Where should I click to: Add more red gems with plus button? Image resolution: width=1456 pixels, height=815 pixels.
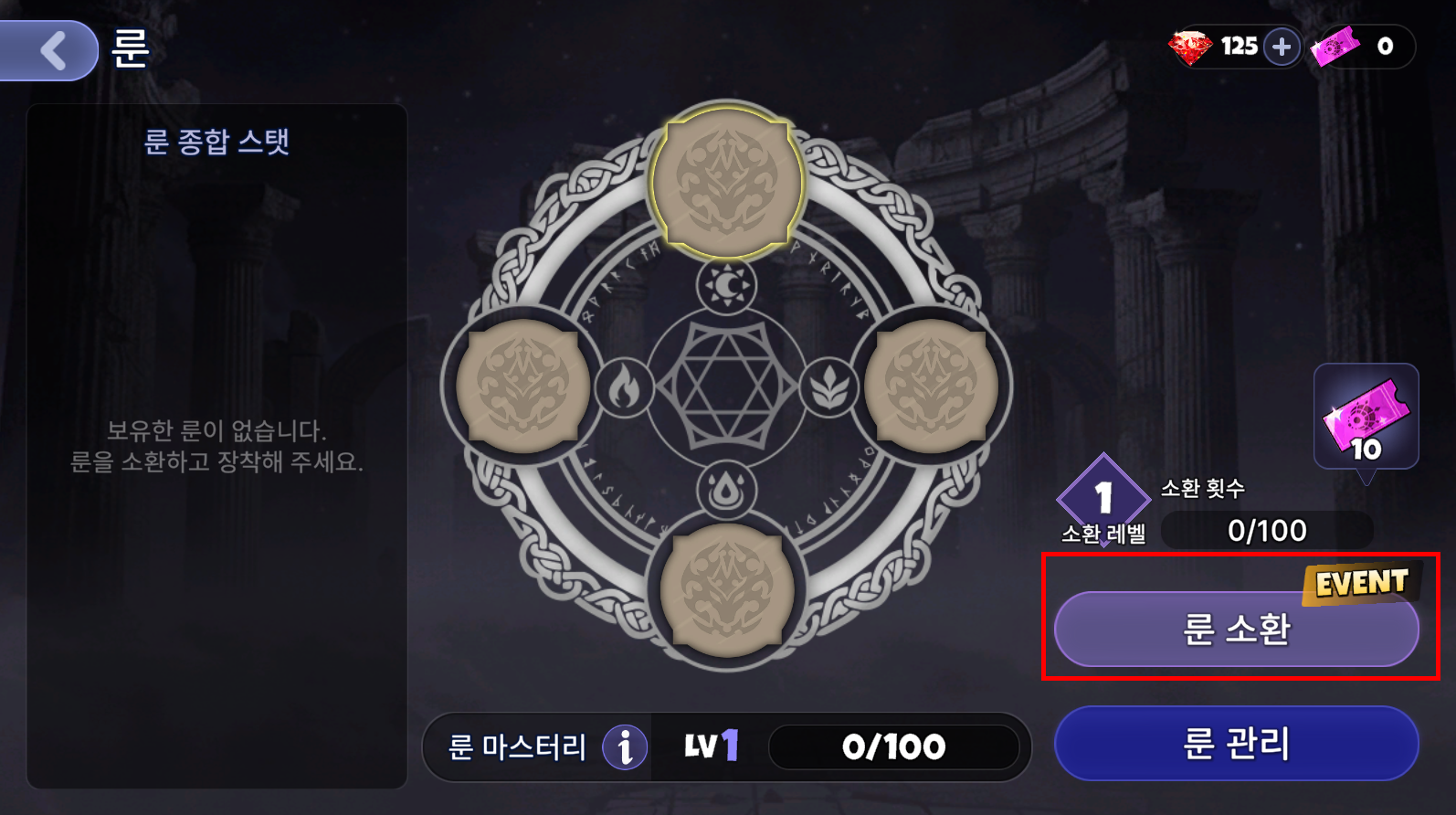(1282, 47)
